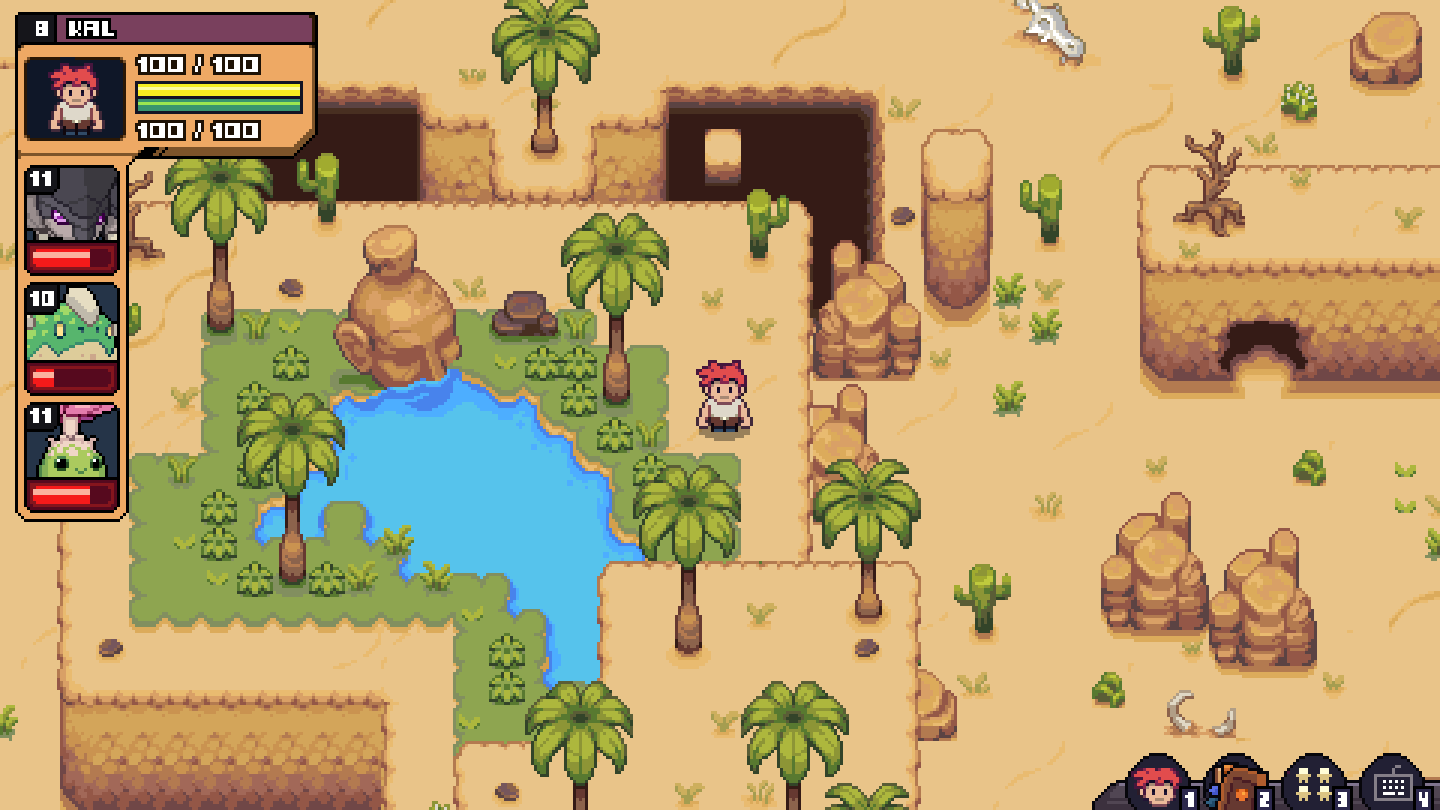Click KAL's yellow energy bar
The width and height of the screenshot is (1440, 810).
218,89
